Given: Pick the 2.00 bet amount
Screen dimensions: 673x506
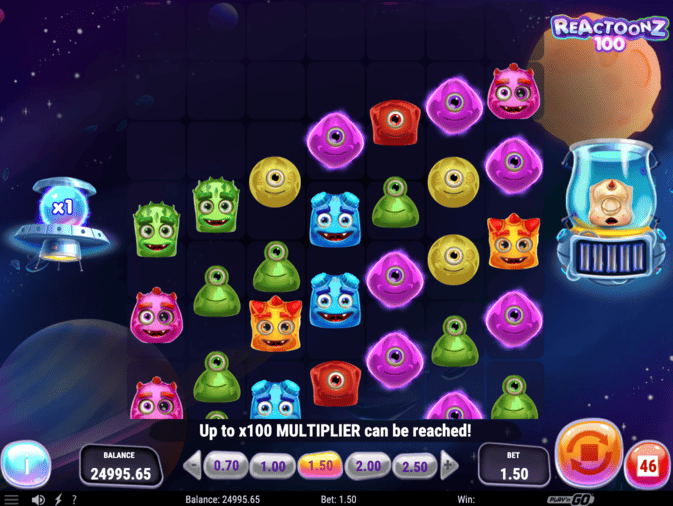Looking at the screenshot, I should [x=367, y=465].
